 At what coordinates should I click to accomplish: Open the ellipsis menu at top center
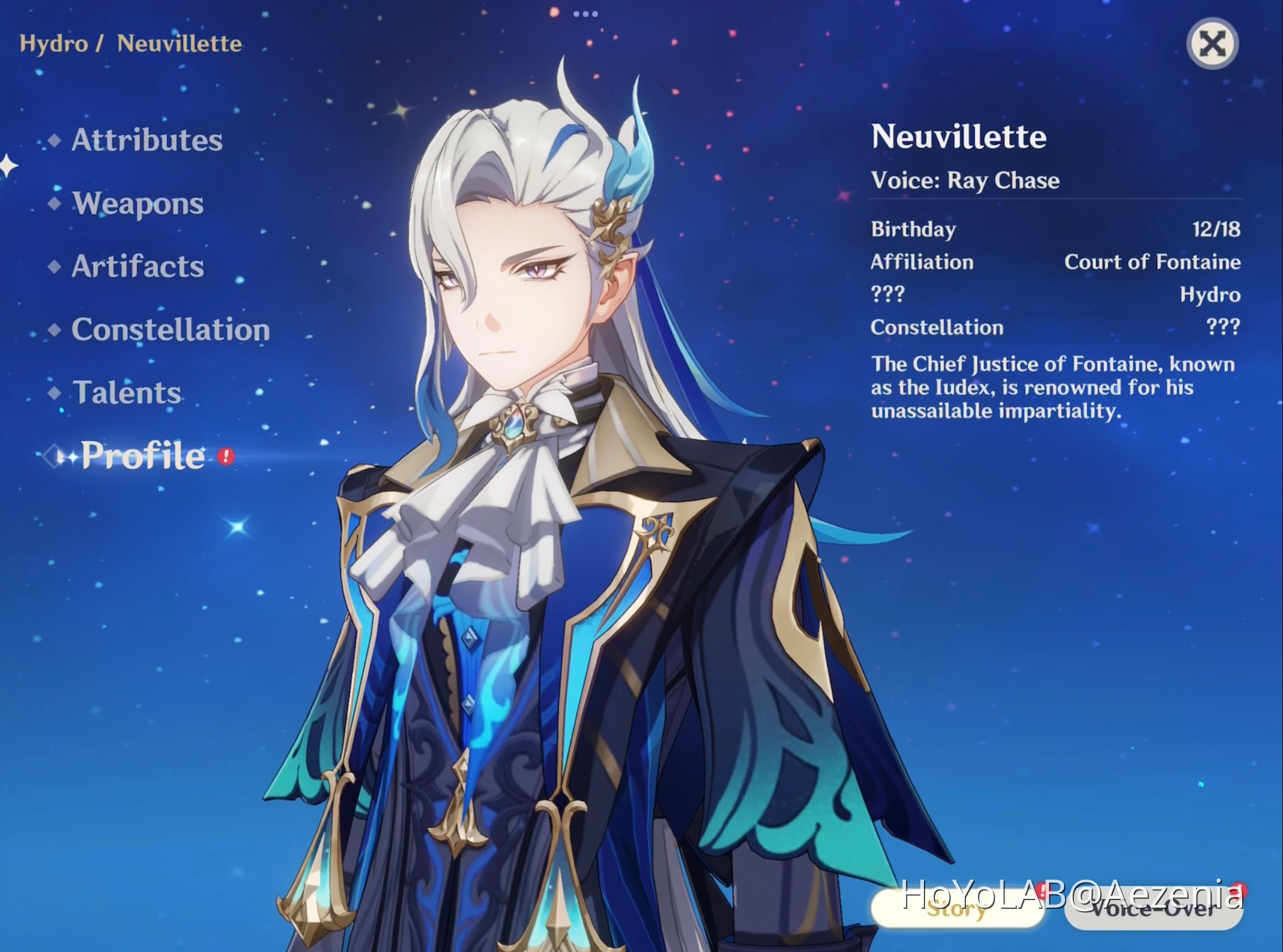click(586, 14)
